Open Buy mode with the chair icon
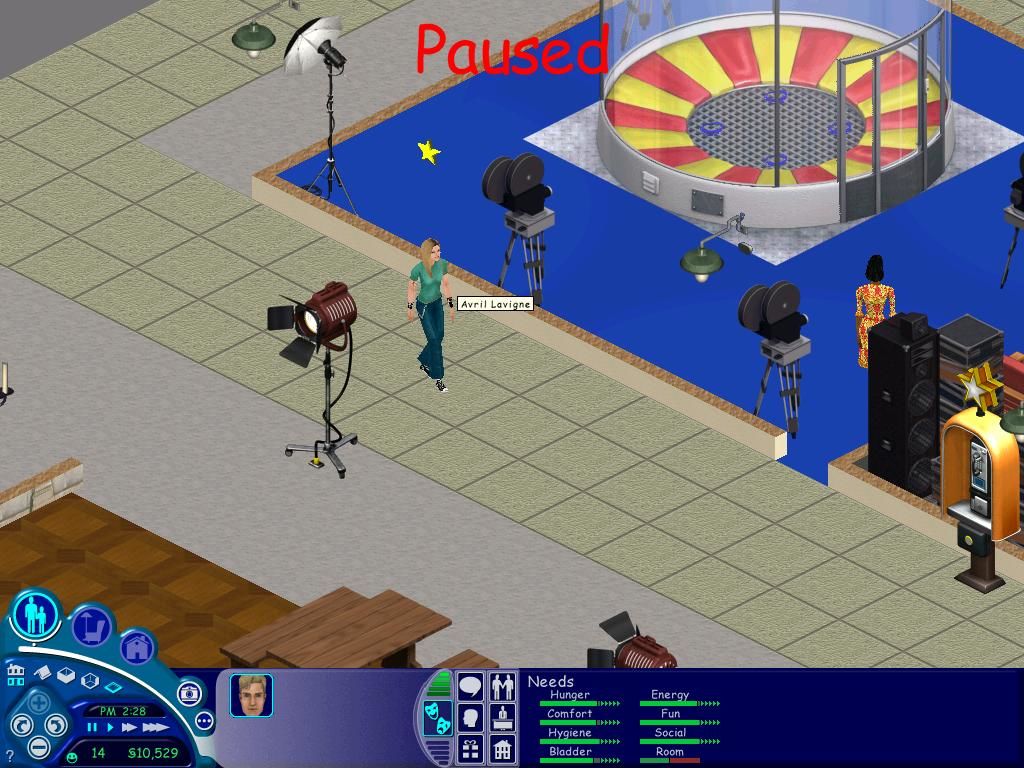 coord(92,626)
